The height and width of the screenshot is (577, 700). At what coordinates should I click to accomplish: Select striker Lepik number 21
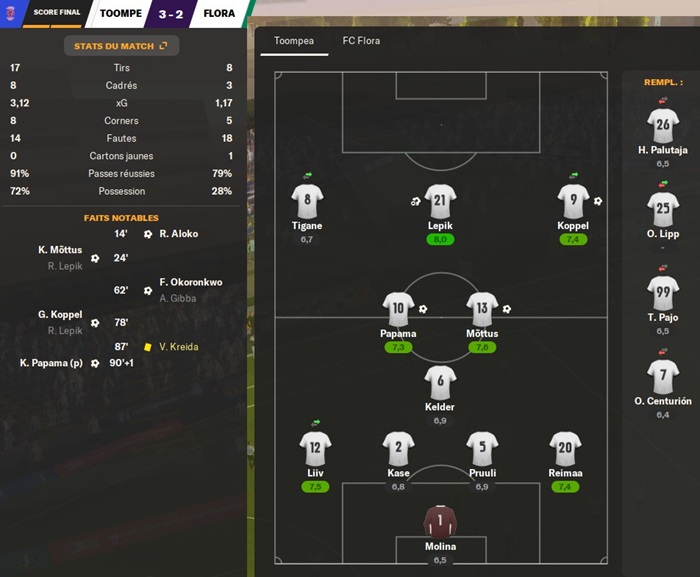(440, 203)
